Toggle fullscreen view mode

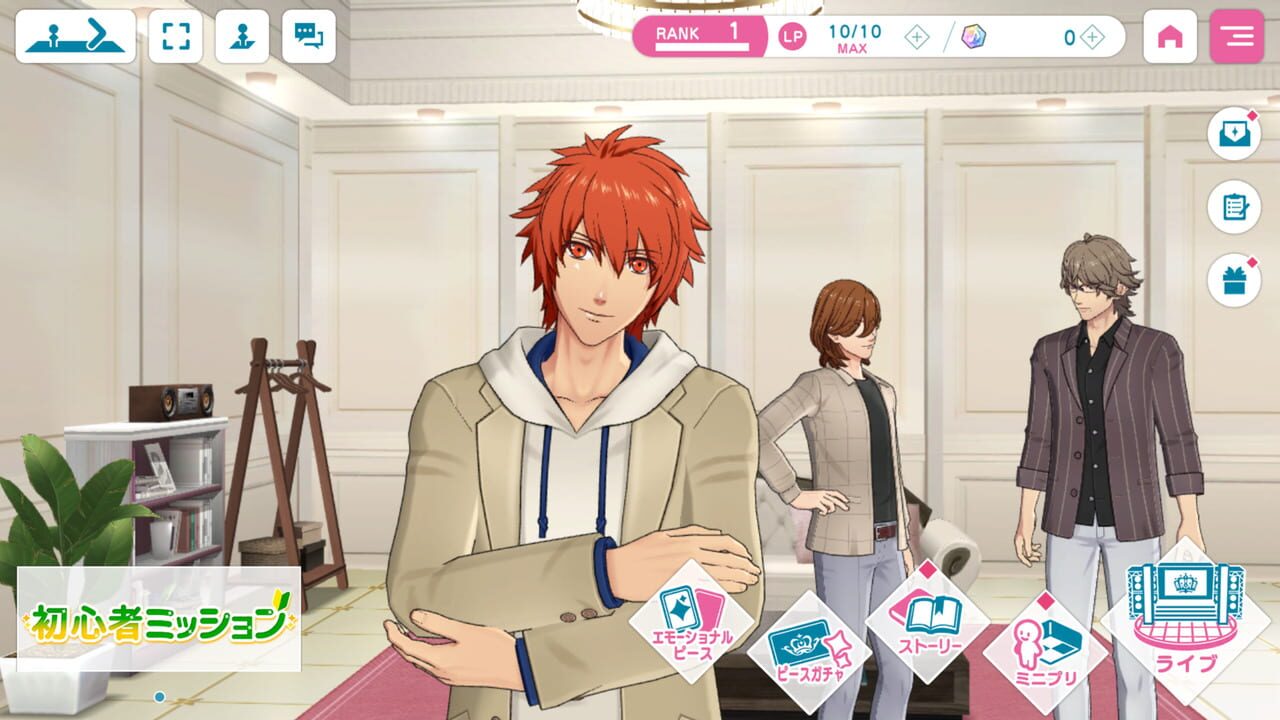pyautogui.click(x=176, y=36)
